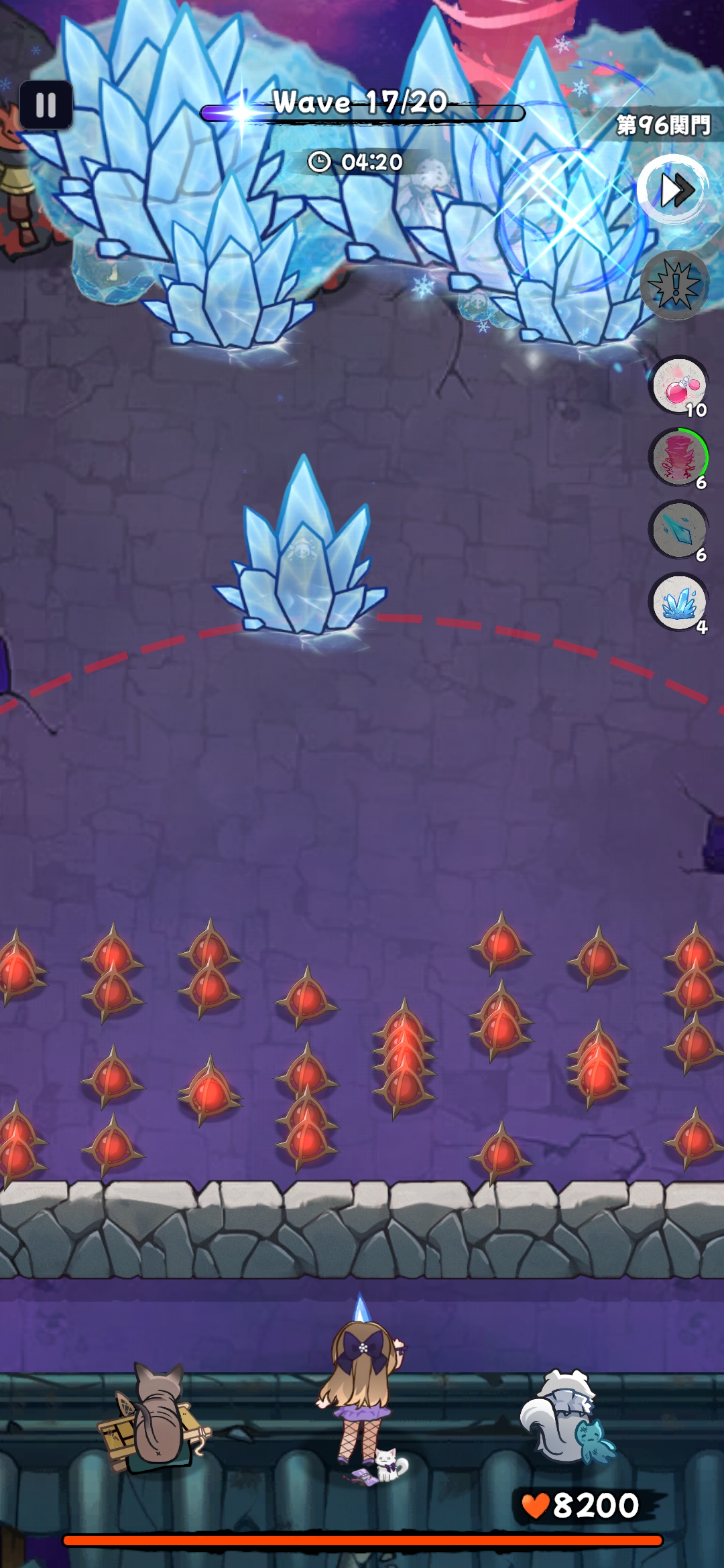Choose the ice crystal cluster skill icon

click(679, 602)
